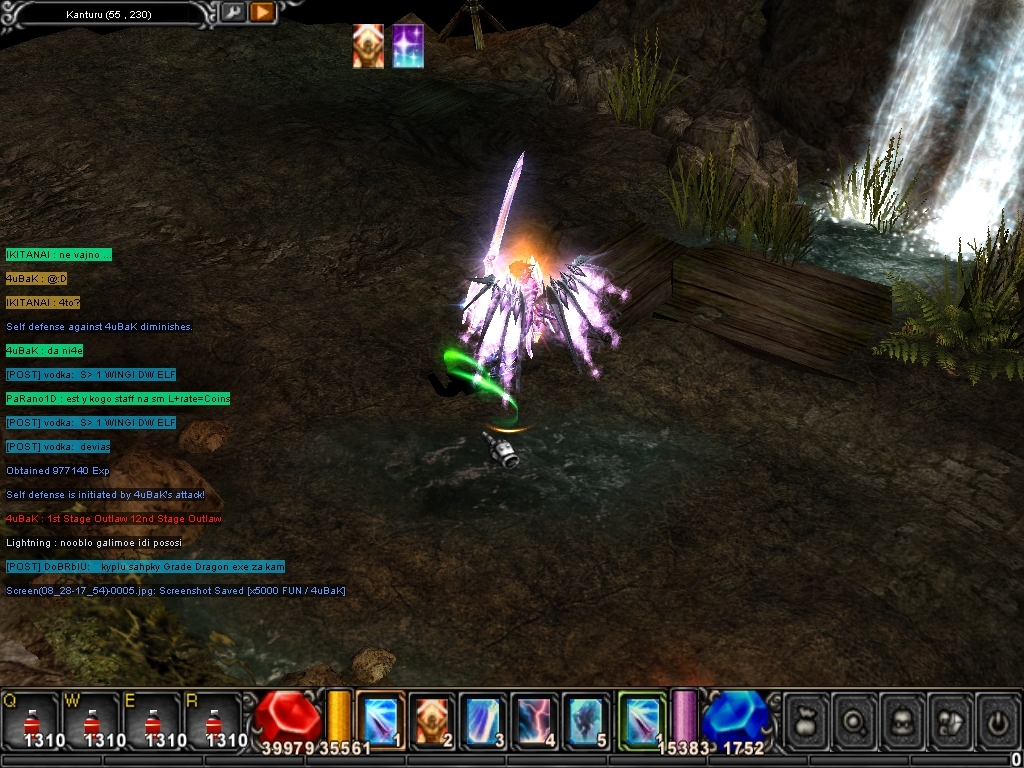Click the power system menu button
The height and width of the screenshot is (768, 1024).
[x=997, y=718]
